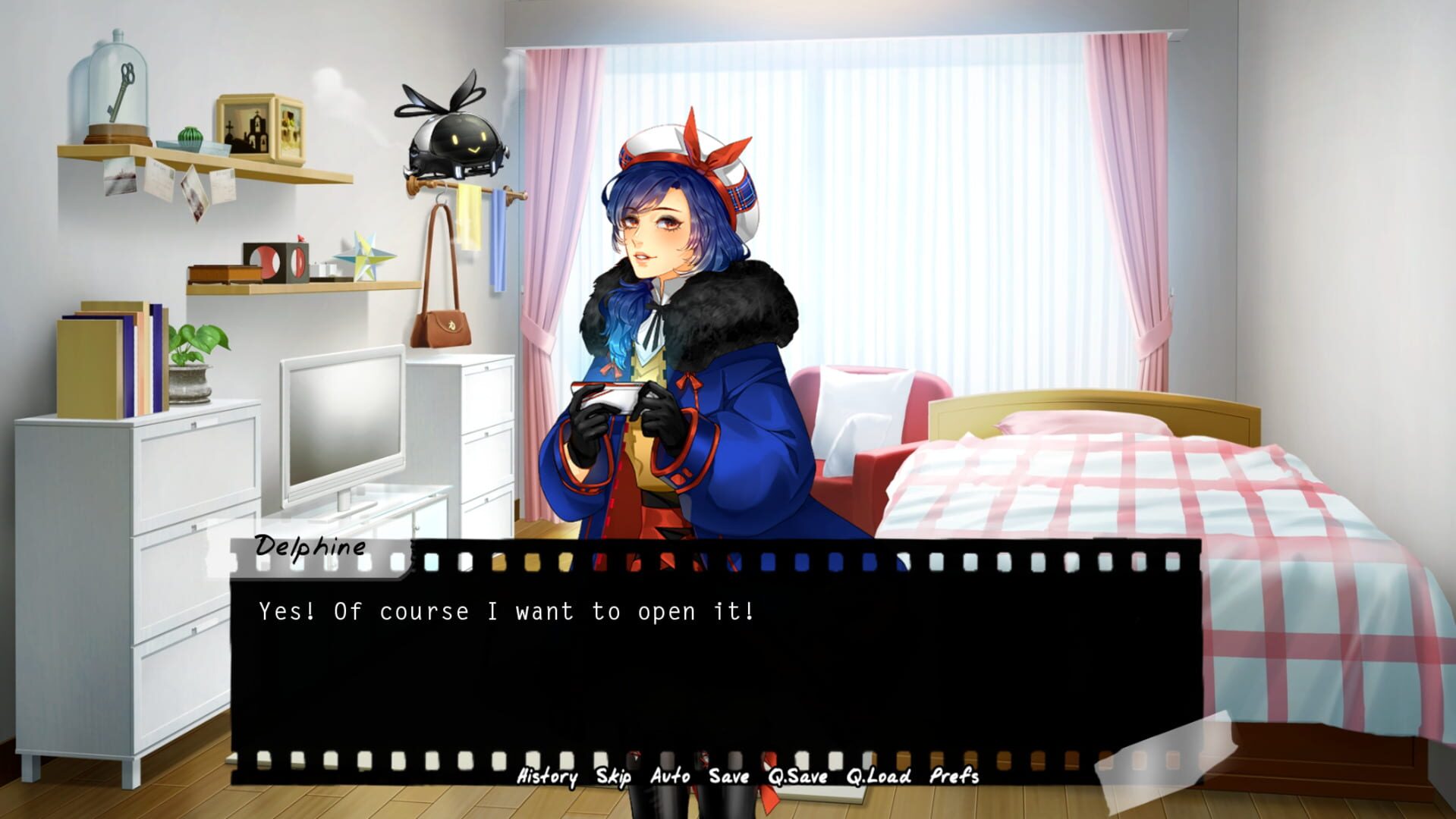Click the cactus ornament on the top shelf
This screenshot has height=819, width=1456.
click(x=190, y=136)
